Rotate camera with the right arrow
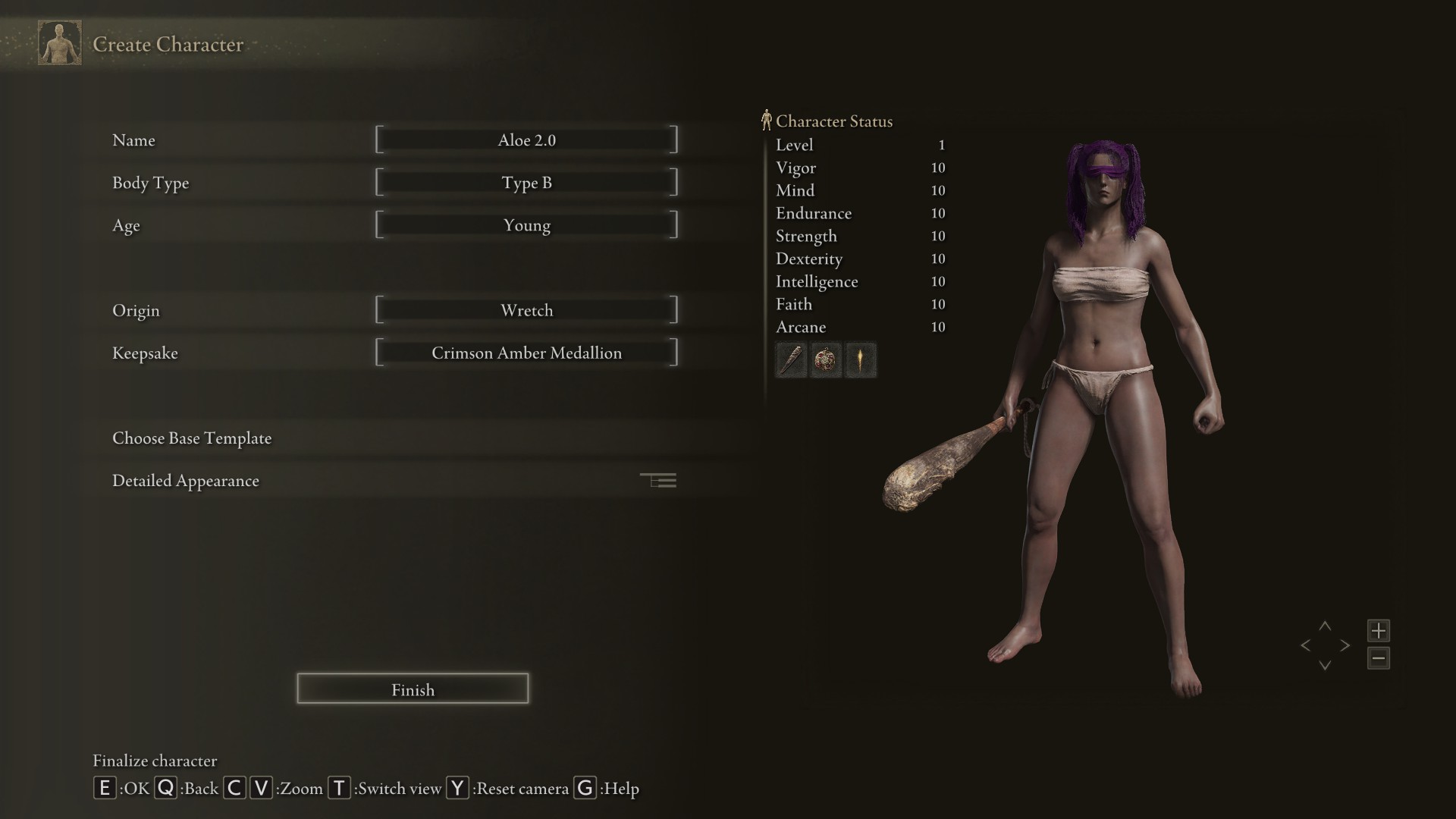This screenshot has width=1456, height=819. click(1345, 645)
